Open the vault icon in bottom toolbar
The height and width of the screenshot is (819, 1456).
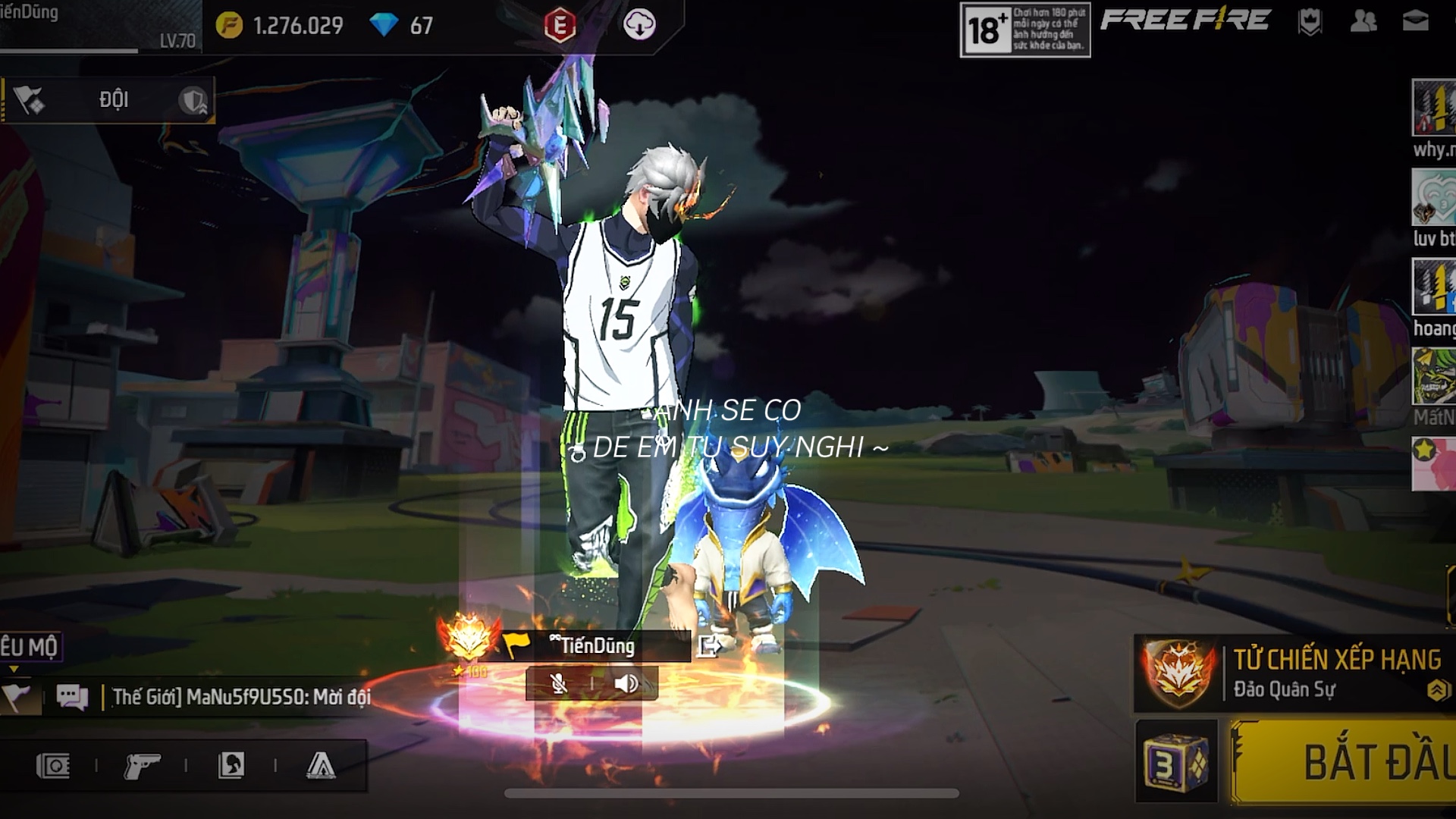(x=53, y=766)
